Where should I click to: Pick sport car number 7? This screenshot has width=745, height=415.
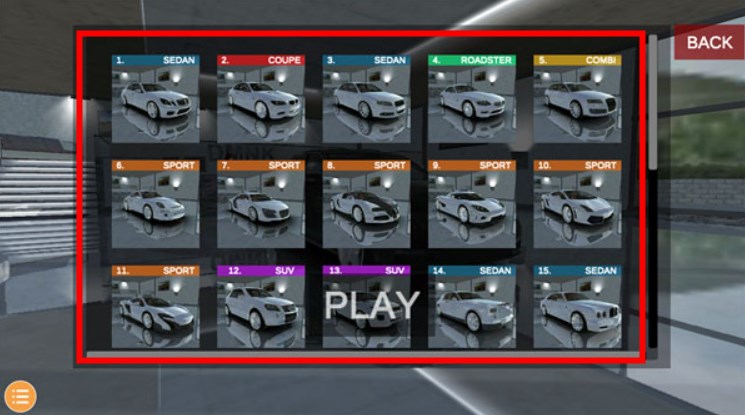(x=260, y=204)
